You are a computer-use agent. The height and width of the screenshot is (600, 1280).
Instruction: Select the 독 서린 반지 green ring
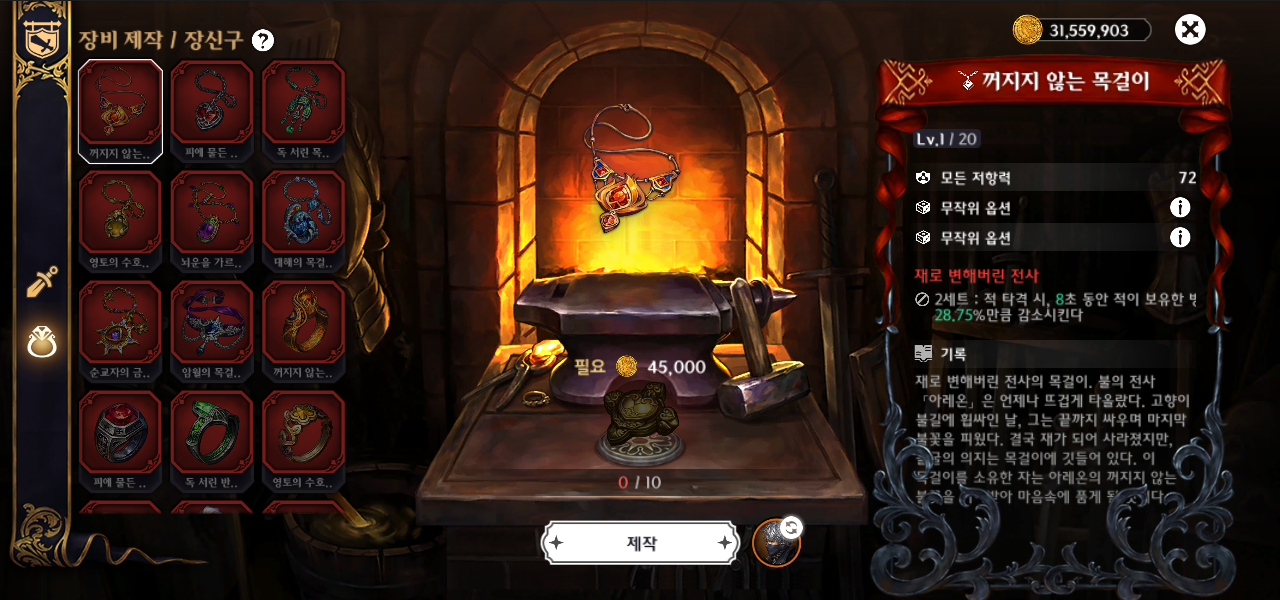click(212, 440)
